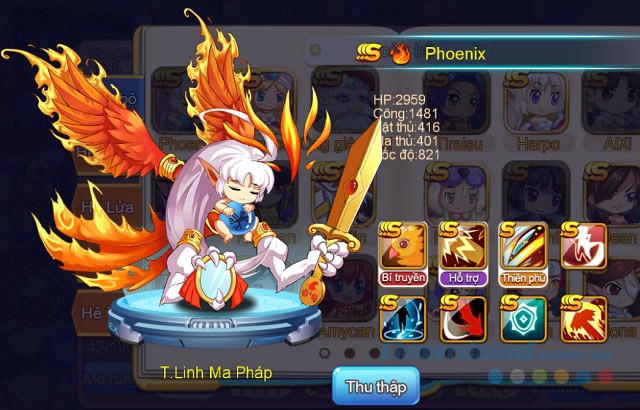Screen dimensions: 640x410
Task: Open the Hỗ trợ lightning skill
Action: tap(463, 252)
